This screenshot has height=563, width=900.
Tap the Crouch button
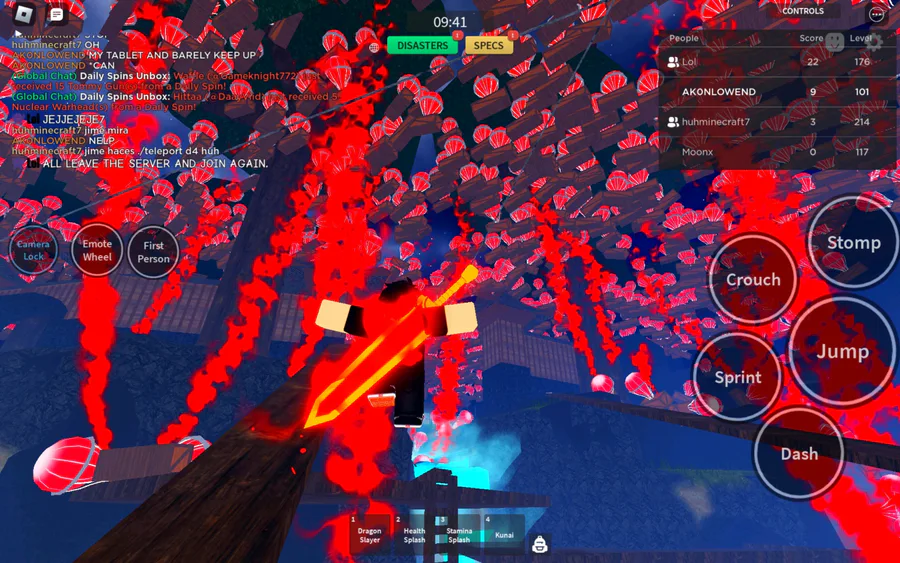[x=752, y=280]
